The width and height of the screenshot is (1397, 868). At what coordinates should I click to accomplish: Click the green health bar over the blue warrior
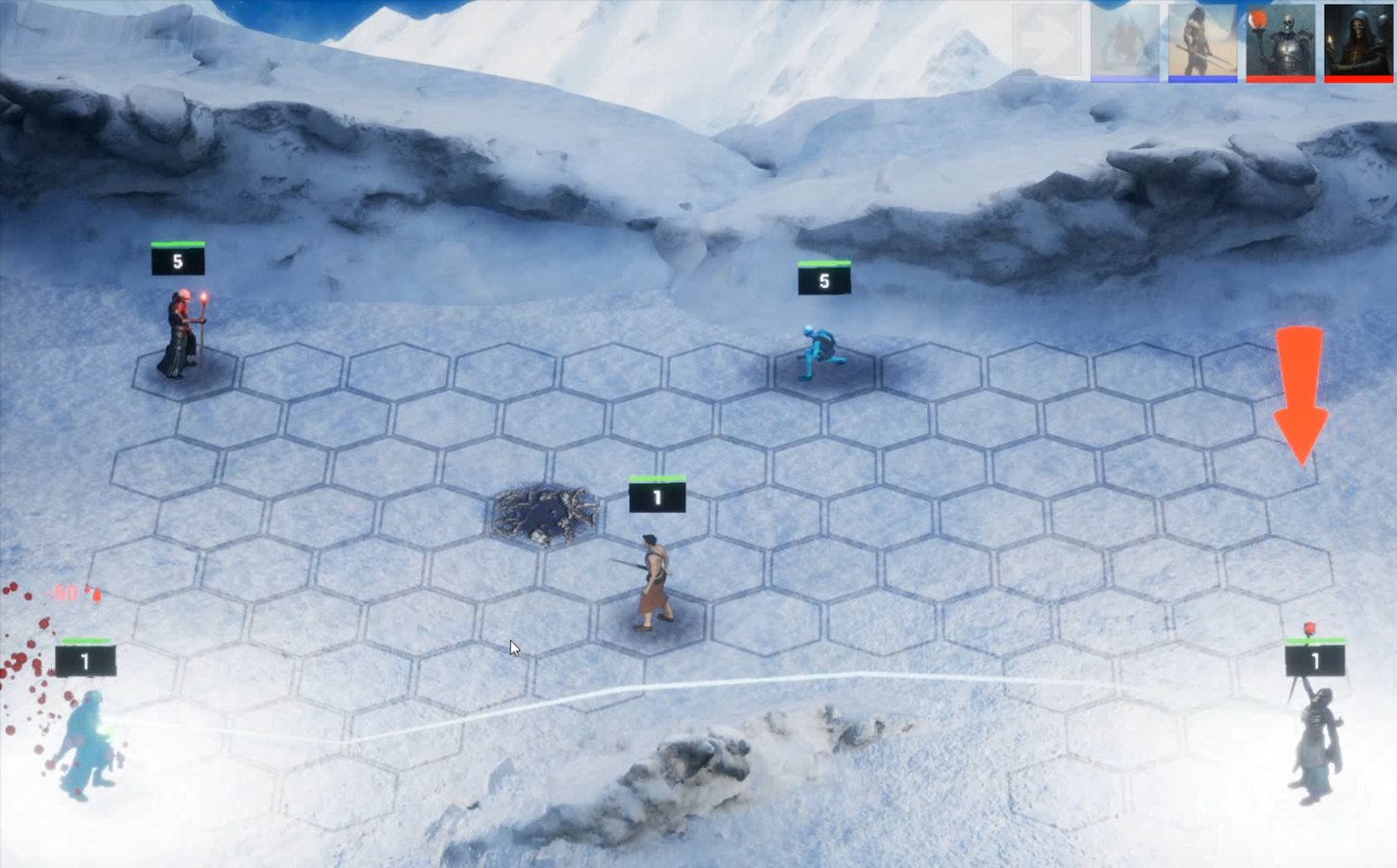click(824, 263)
